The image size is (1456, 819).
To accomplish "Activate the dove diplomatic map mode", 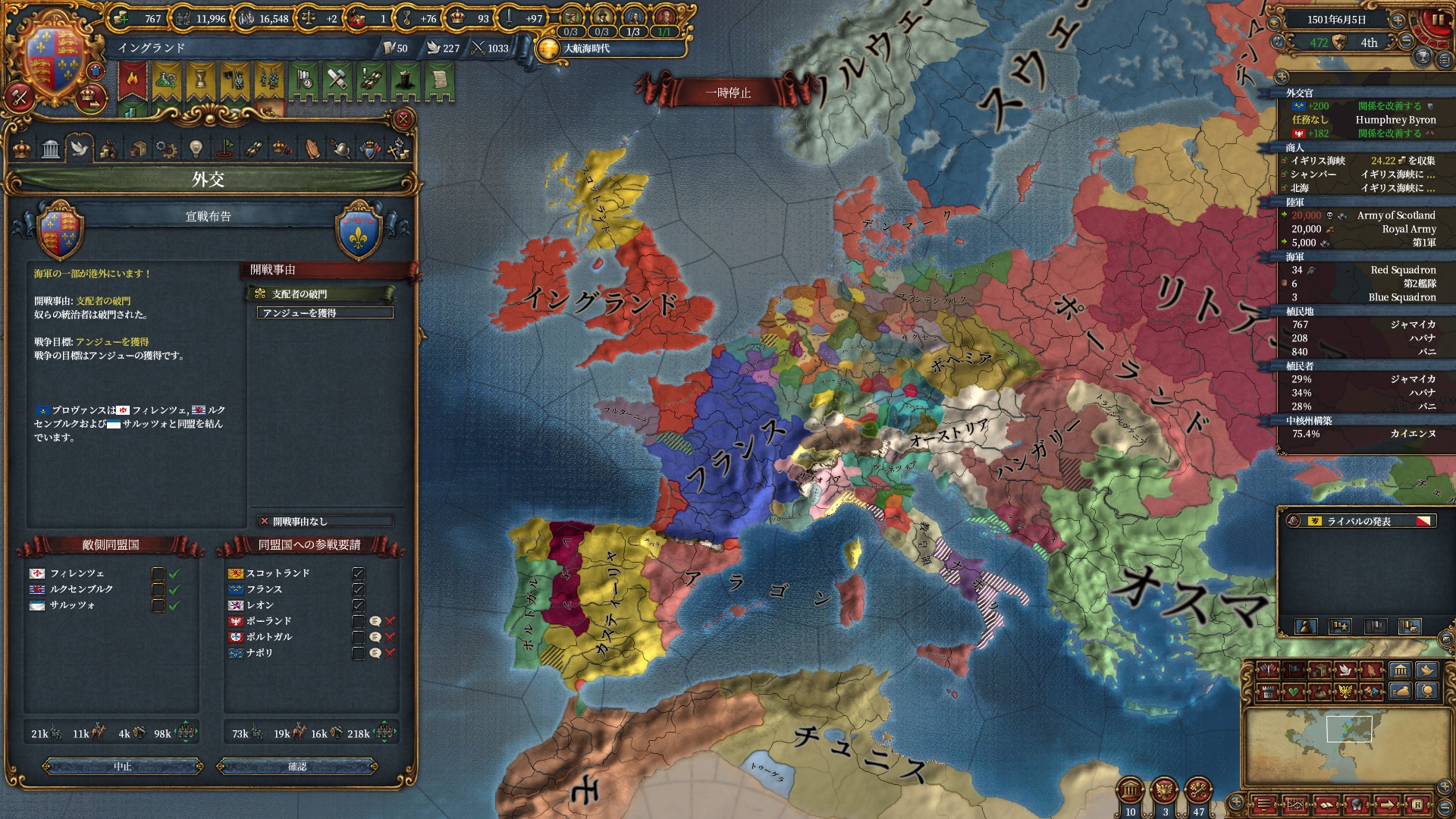I will tap(1345, 670).
